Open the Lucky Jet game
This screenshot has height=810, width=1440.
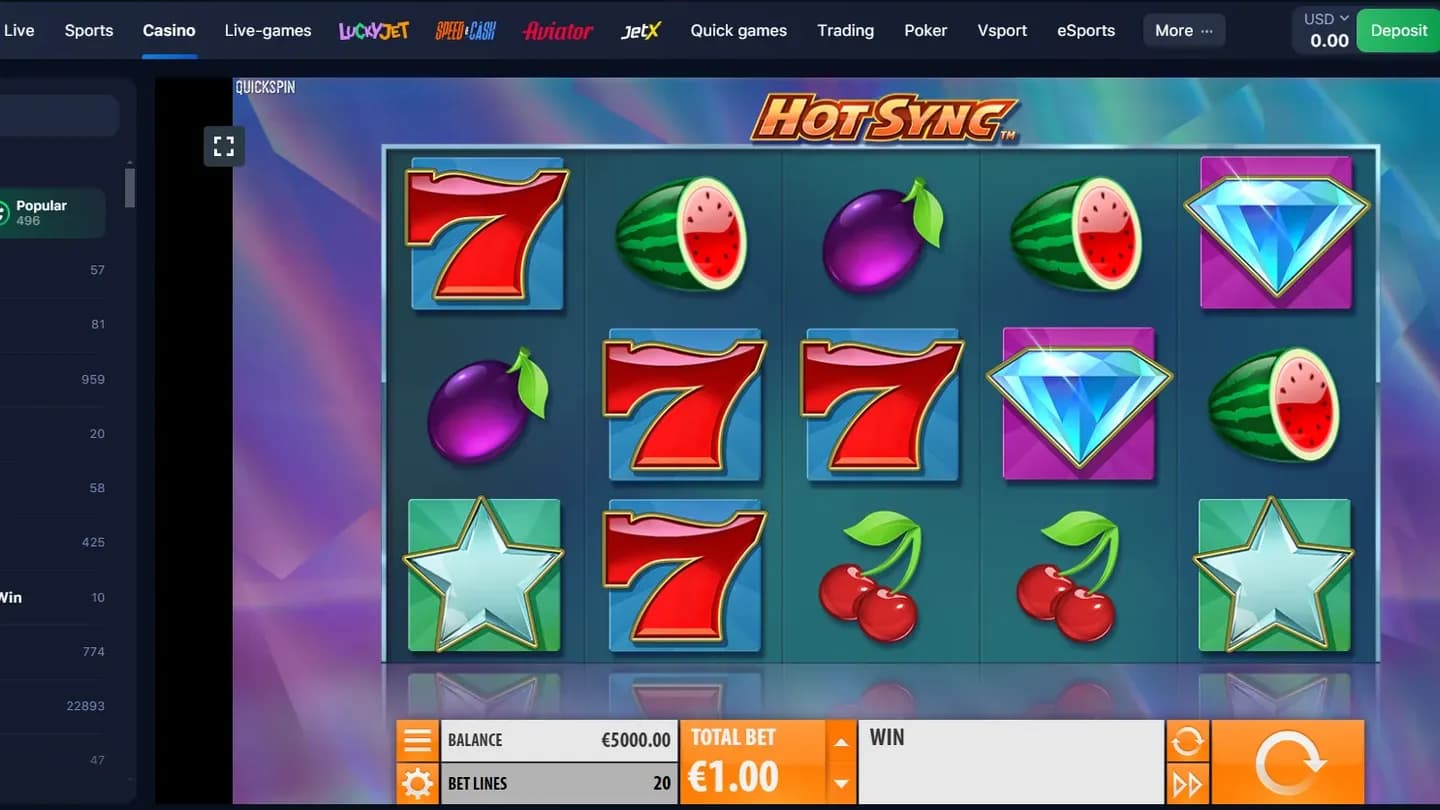click(373, 30)
